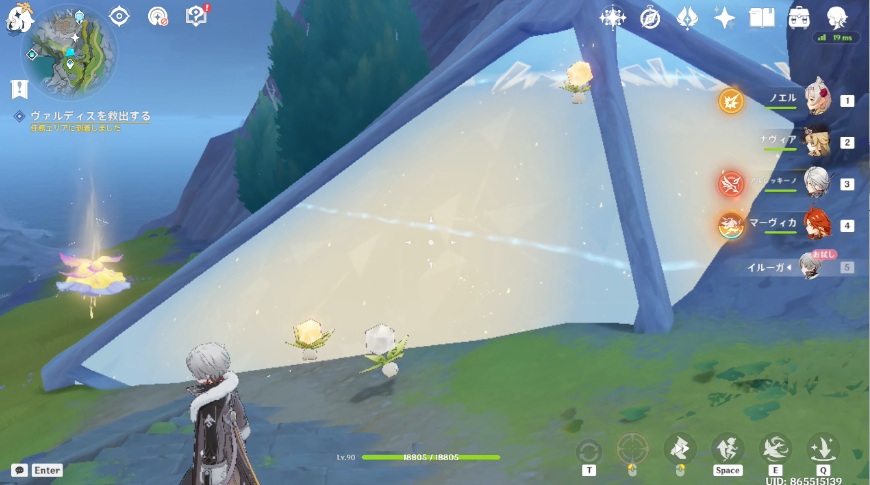Trigger the elemental burst downward-arrow icon
This screenshot has height=485, width=870.
pyautogui.click(x=823, y=448)
